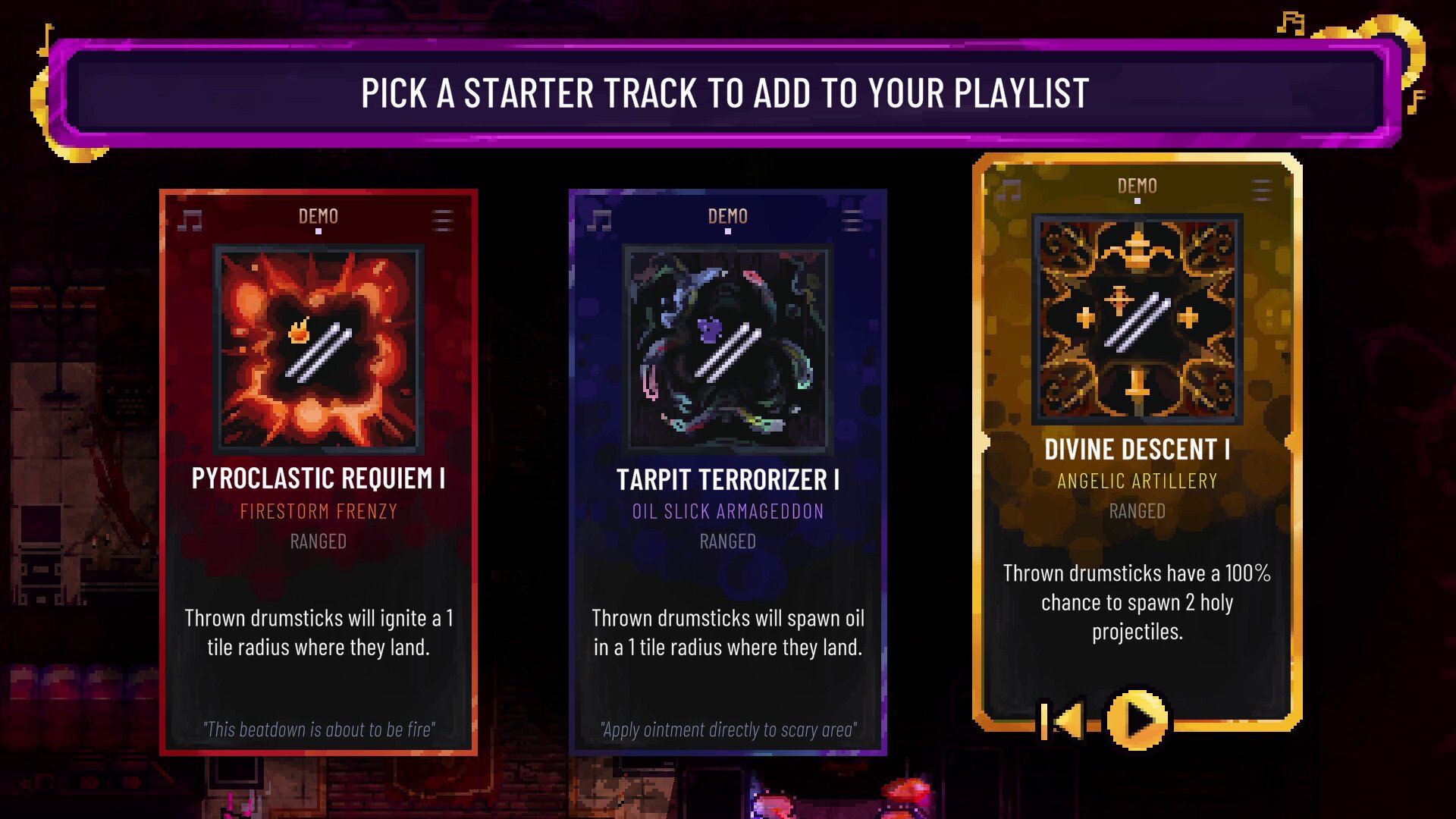
Task: Select the Pyroclastic Requiem I card
Action: click(x=318, y=472)
